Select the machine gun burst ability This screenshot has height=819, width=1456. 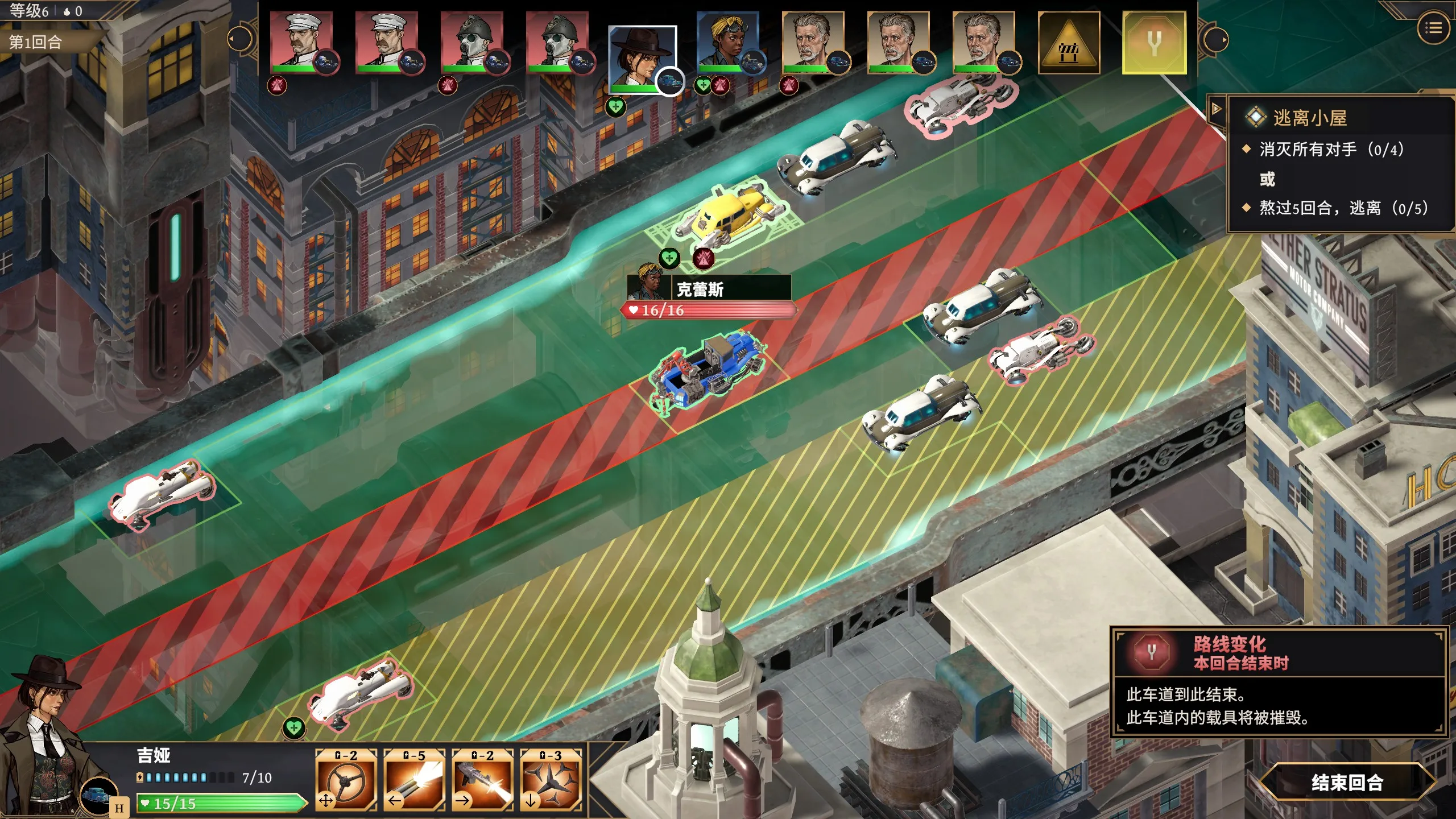tap(482, 780)
